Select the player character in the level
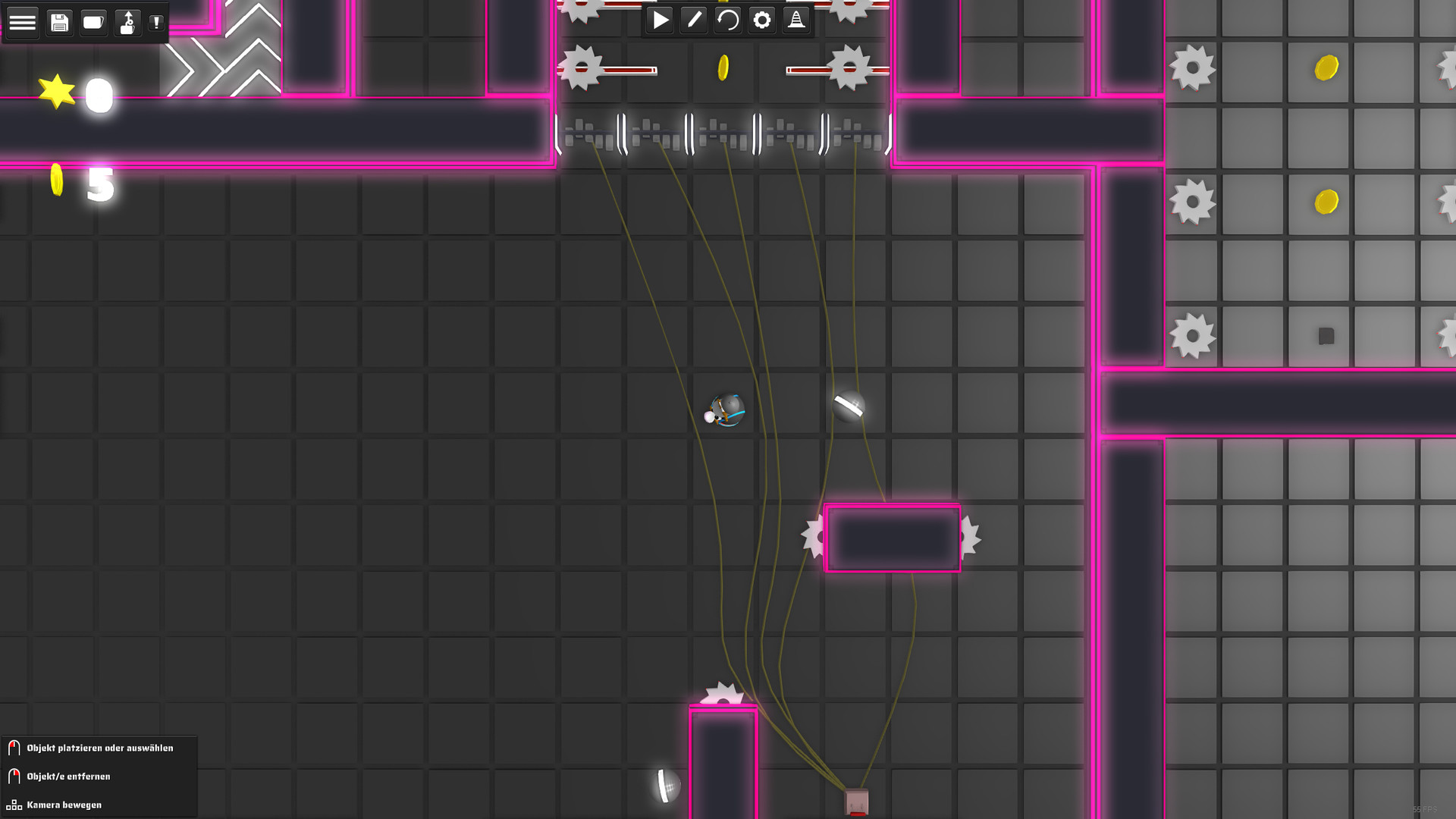This screenshot has height=819, width=1456. (x=726, y=412)
